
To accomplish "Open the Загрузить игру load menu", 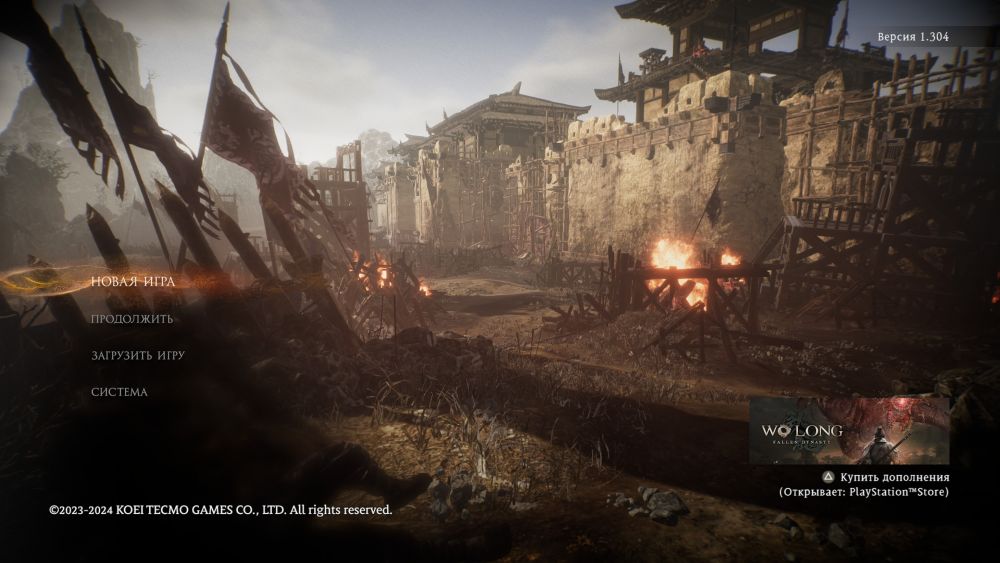I will pos(138,355).
